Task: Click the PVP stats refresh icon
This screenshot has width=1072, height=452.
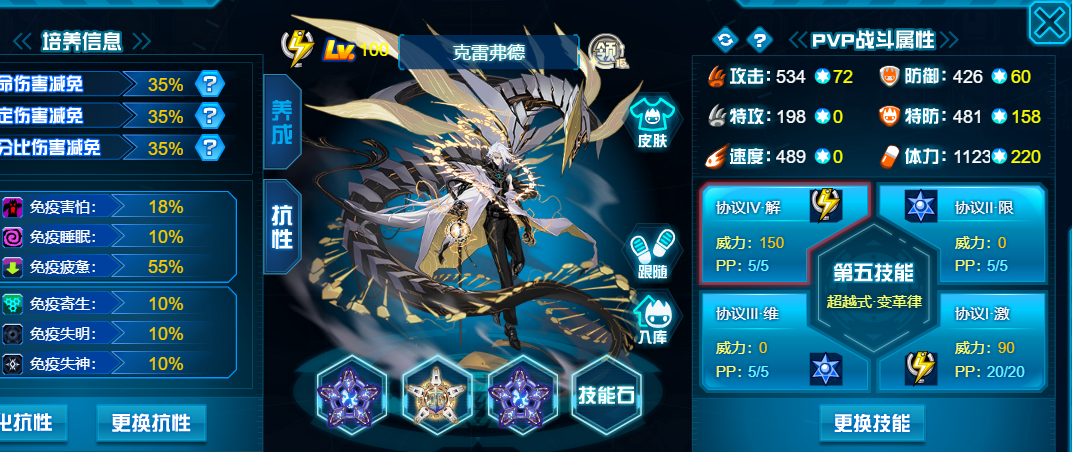Action: click(x=723, y=40)
